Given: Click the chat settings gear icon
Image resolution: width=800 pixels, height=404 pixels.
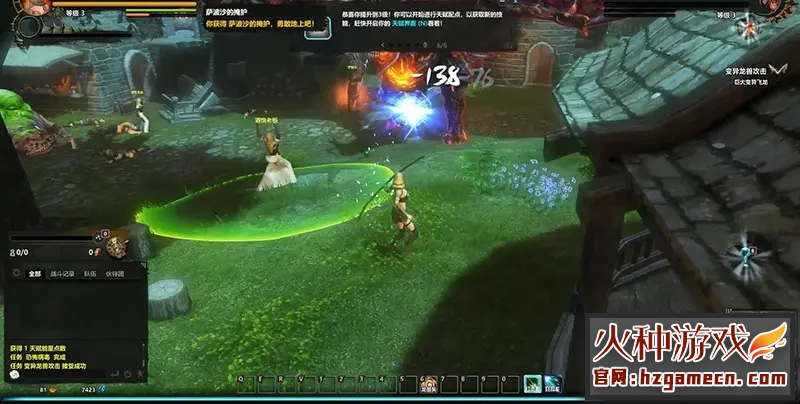Looking at the screenshot, I should pyautogui.click(x=17, y=273).
